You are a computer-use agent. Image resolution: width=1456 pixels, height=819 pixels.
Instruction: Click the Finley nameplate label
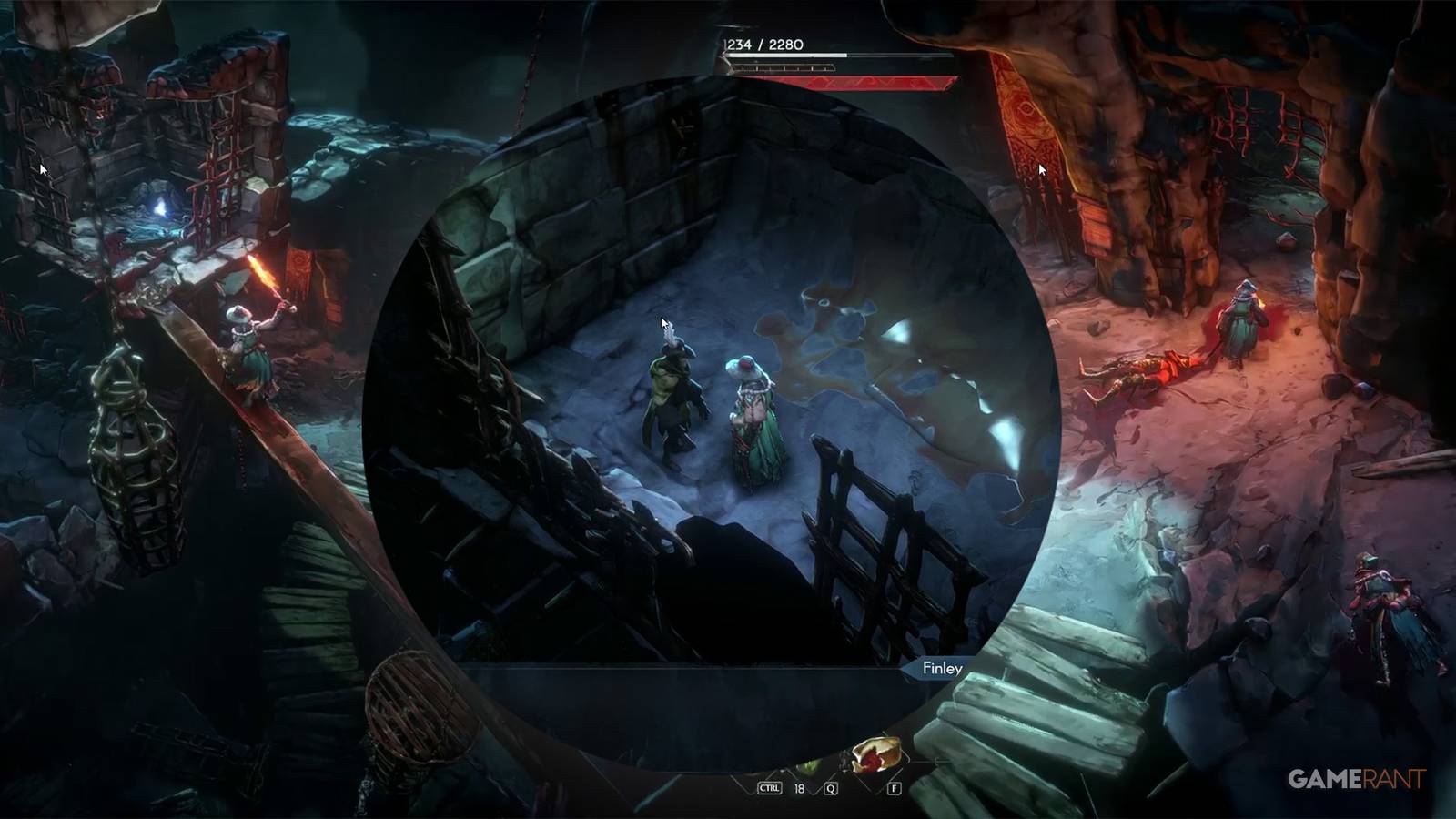point(944,669)
